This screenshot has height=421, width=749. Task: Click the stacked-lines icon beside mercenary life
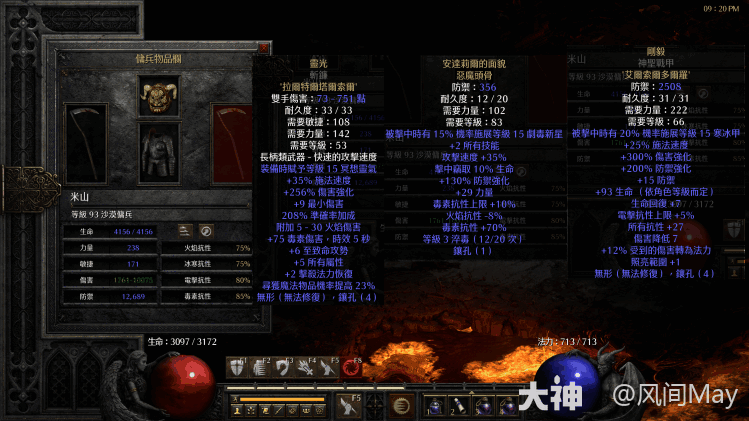coord(186,230)
